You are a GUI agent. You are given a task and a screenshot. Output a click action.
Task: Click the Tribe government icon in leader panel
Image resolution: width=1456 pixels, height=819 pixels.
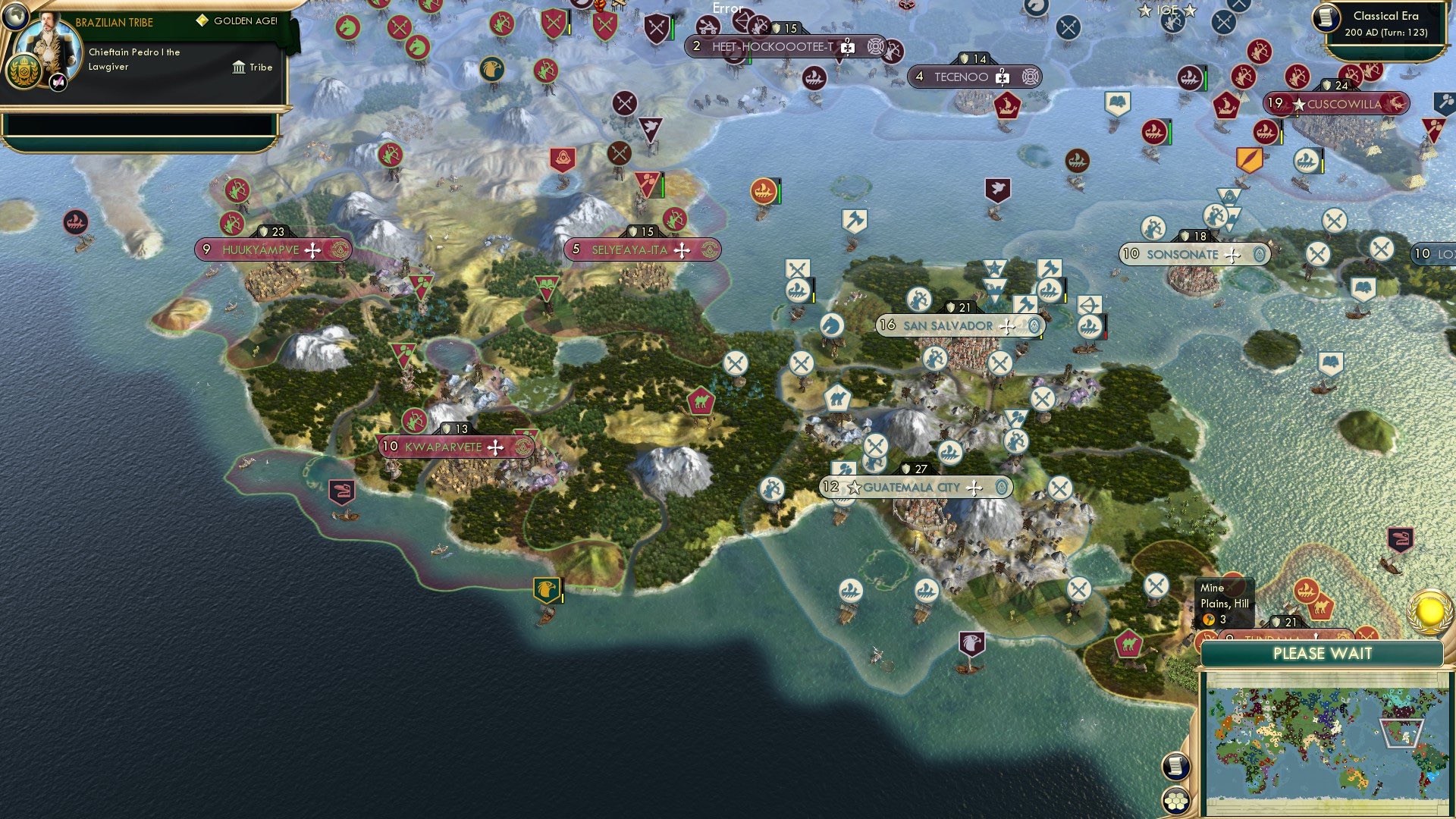(x=238, y=67)
